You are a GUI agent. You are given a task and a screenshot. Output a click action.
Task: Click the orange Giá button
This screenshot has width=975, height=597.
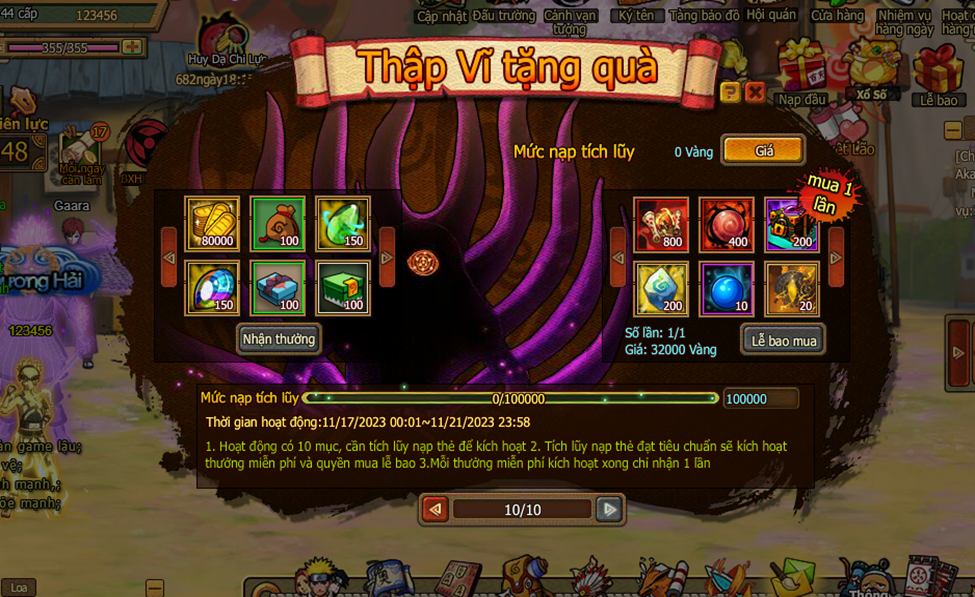(x=763, y=151)
